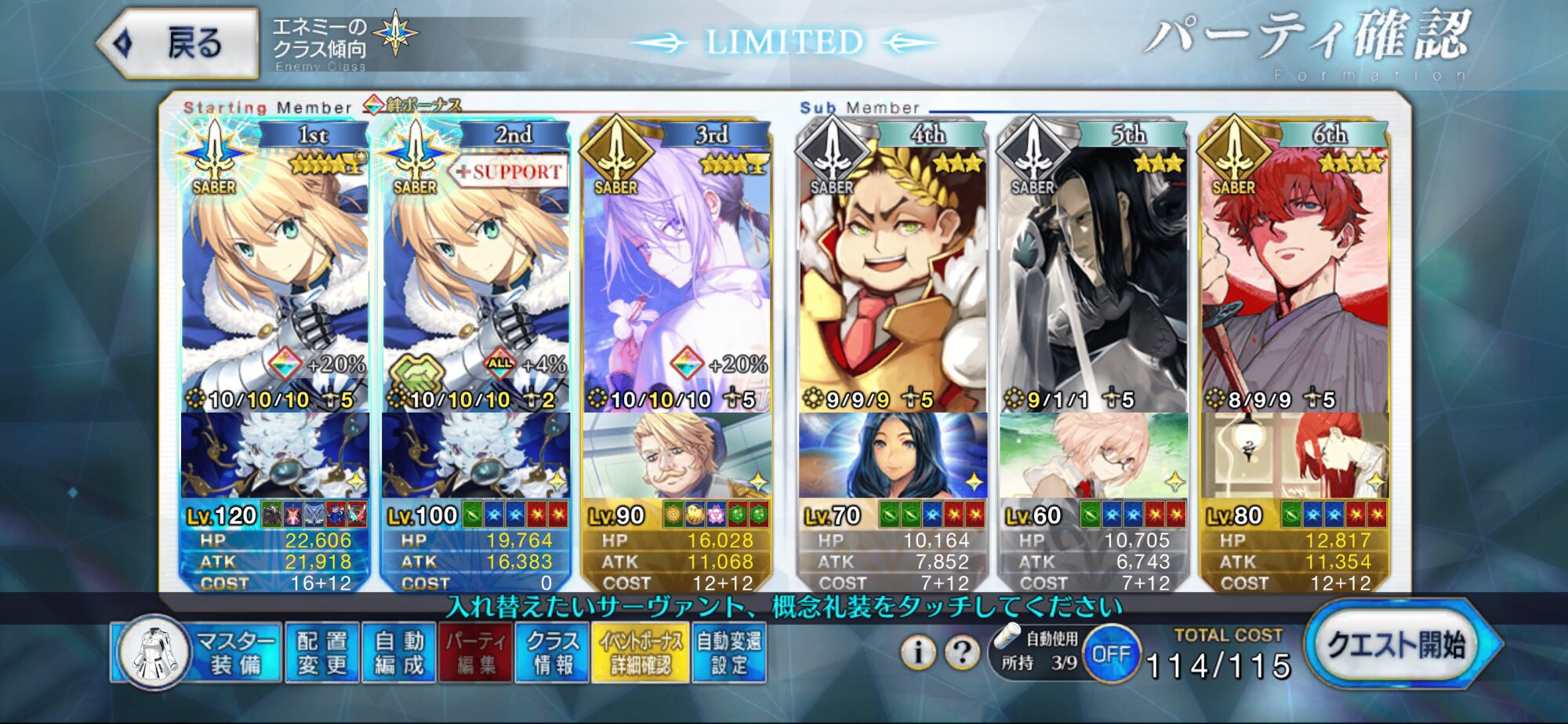This screenshot has width=1568, height=724.
Task: Go back with the 戻る button
Action: pyautogui.click(x=179, y=42)
